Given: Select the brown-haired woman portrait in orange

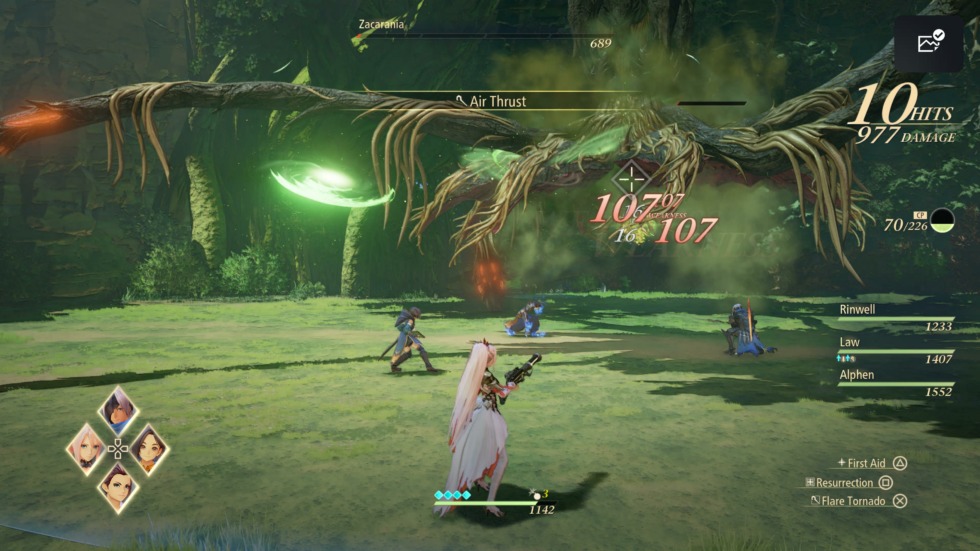Looking at the screenshot, I should 148,448.
